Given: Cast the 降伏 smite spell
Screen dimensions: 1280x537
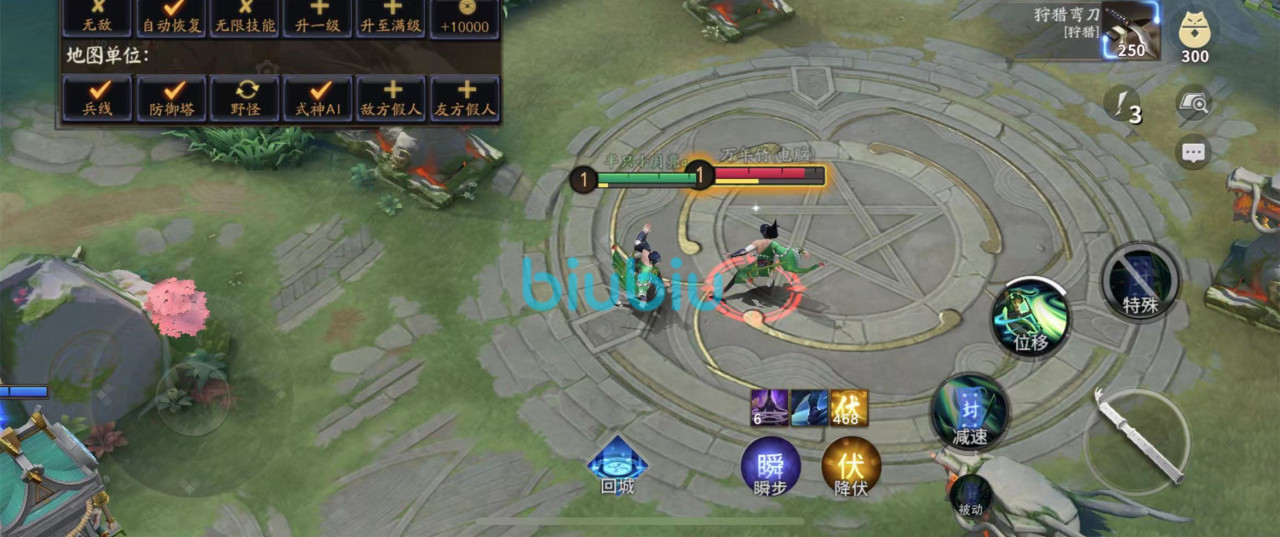Looking at the screenshot, I should click(x=850, y=468).
